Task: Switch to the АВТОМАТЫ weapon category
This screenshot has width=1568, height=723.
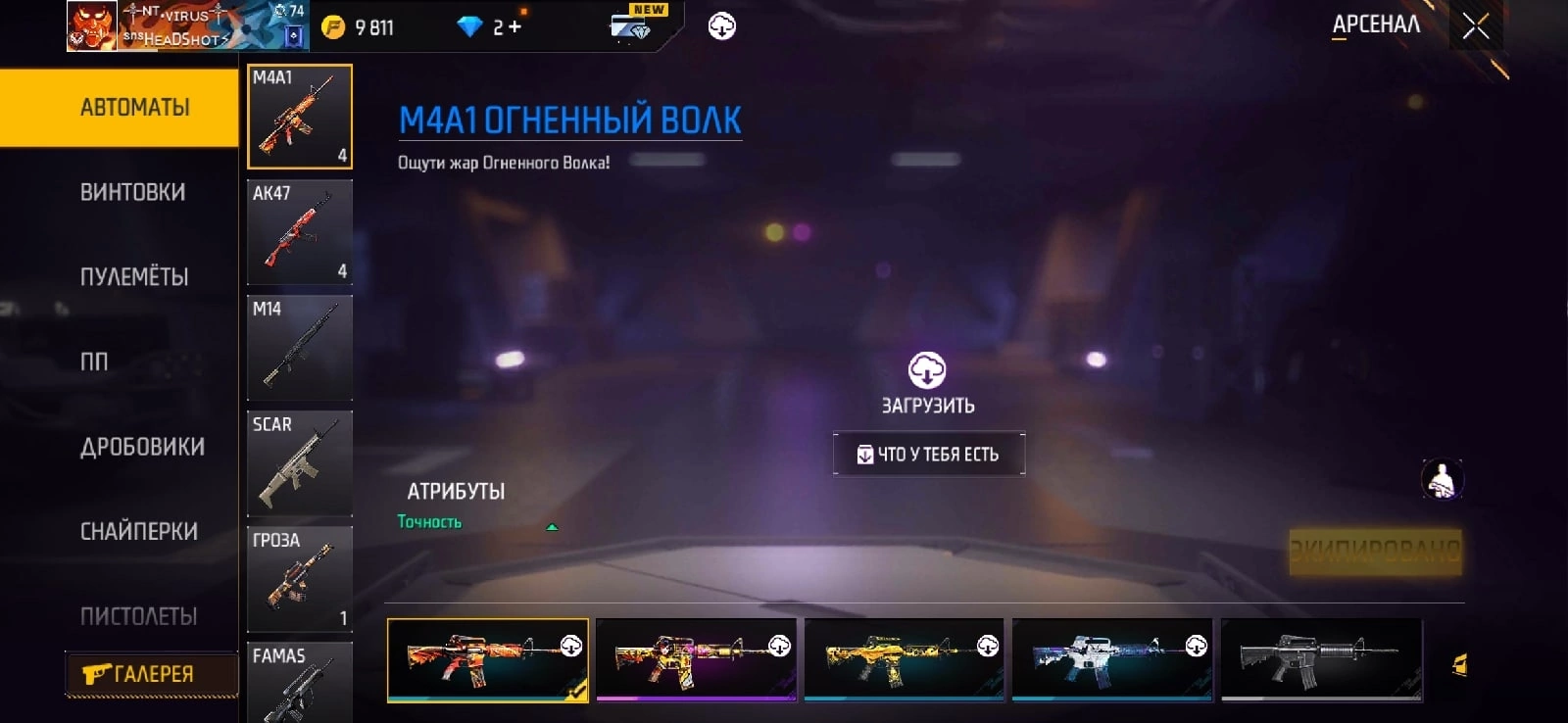Action: click(135, 108)
